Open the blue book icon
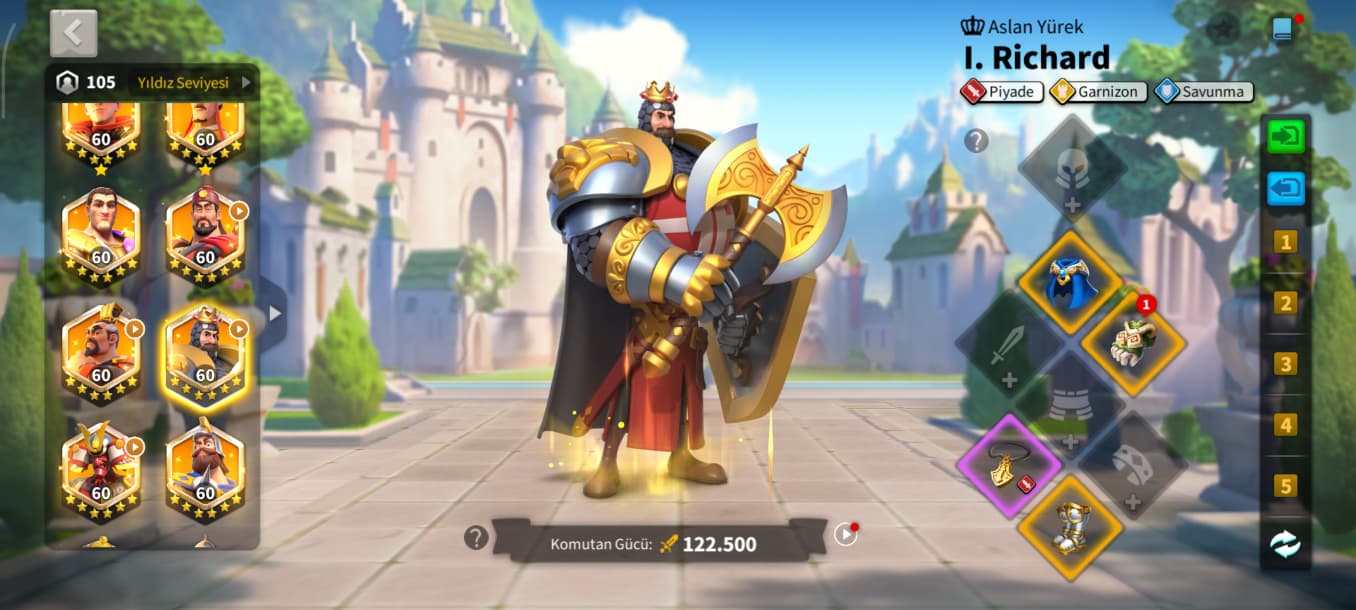This screenshot has width=1356, height=610. [x=1283, y=29]
